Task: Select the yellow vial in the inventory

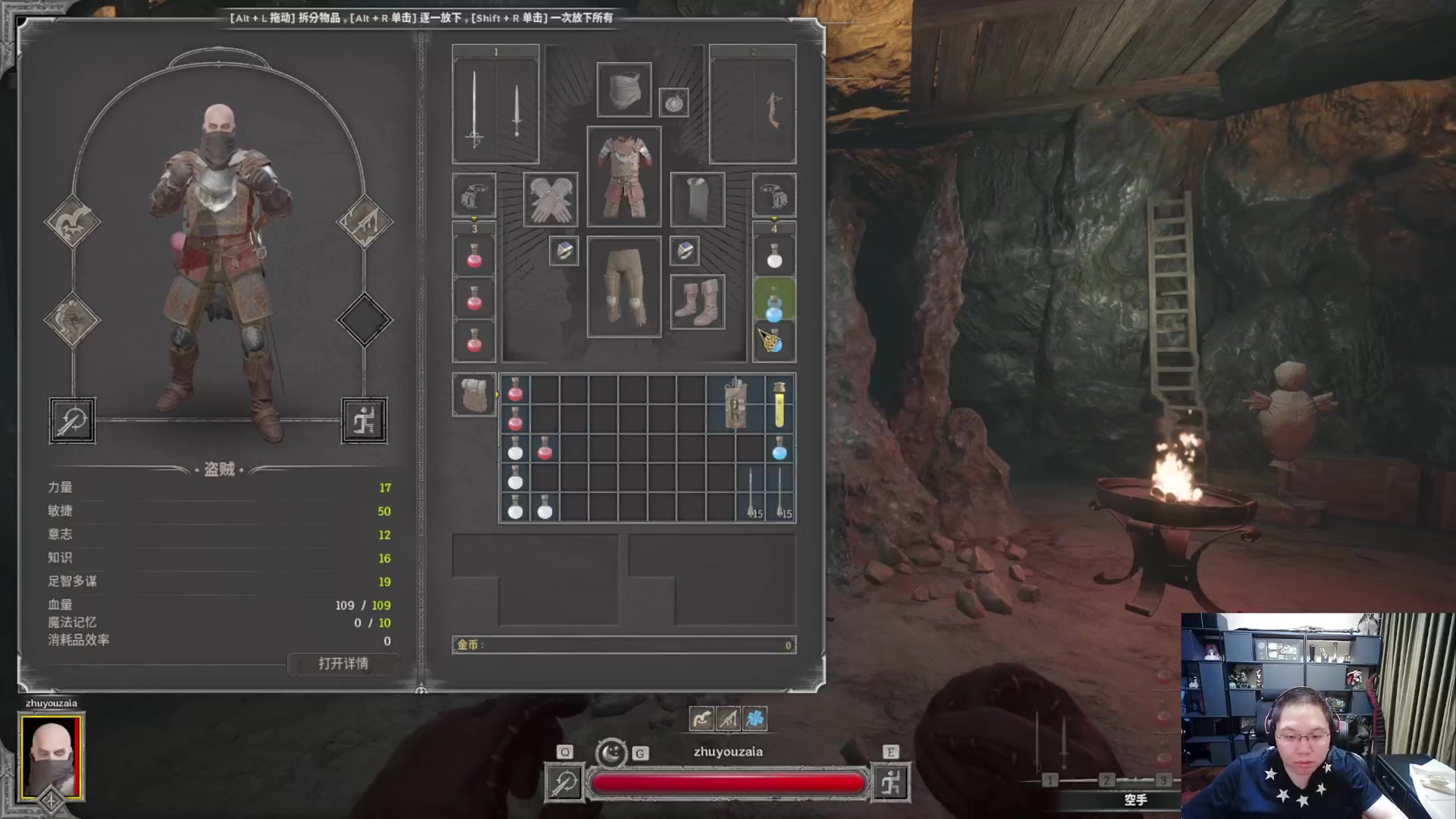Action: click(x=779, y=404)
